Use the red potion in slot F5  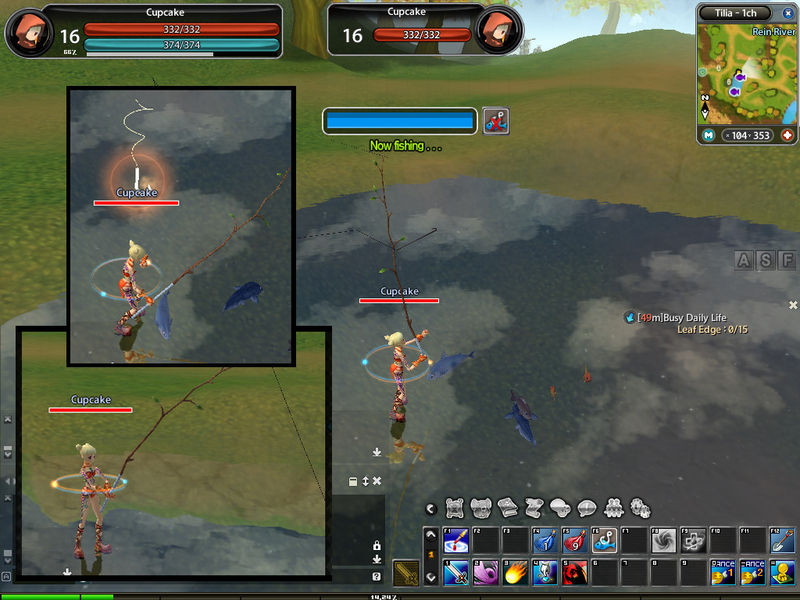point(575,541)
